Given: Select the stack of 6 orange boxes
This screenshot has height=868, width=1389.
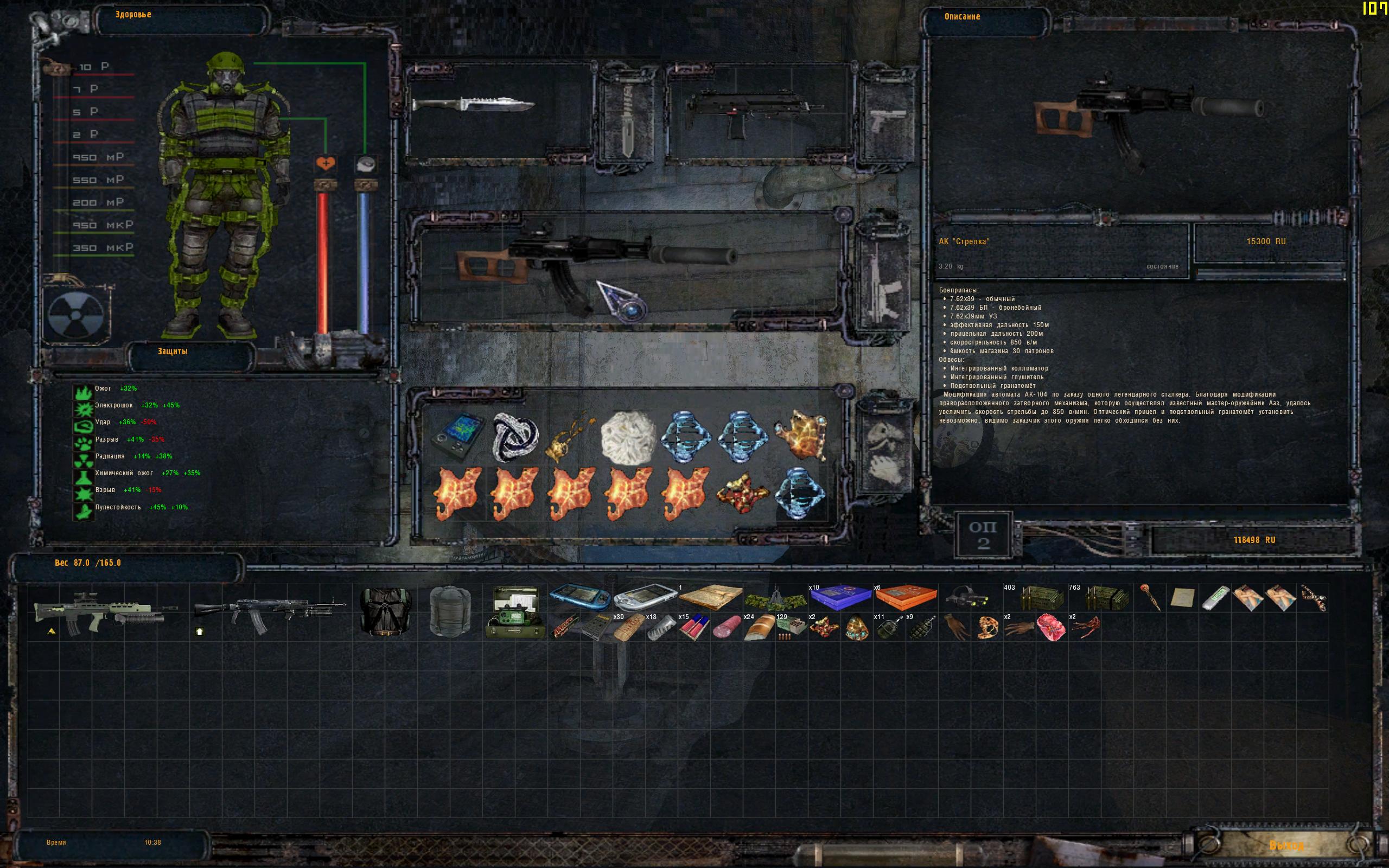Looking at the screenshot, I should pos(905,597).
